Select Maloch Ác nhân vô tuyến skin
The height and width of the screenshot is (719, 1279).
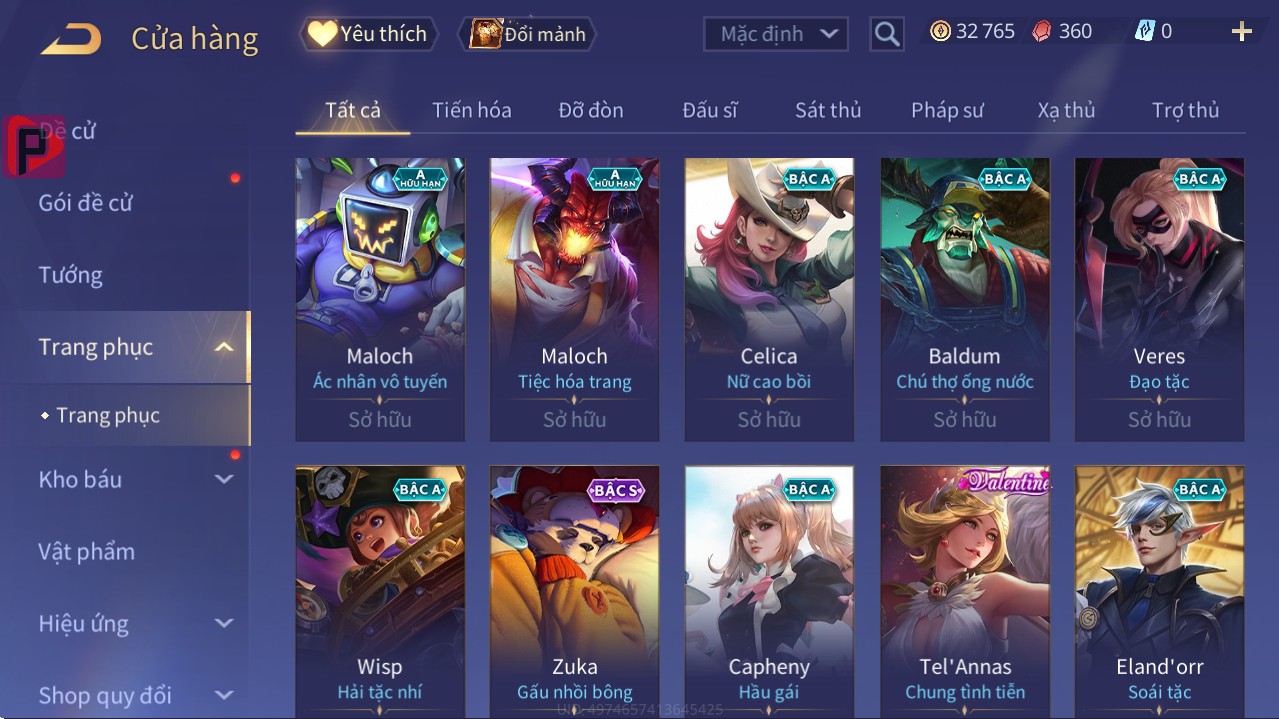[x=380, y=298]
